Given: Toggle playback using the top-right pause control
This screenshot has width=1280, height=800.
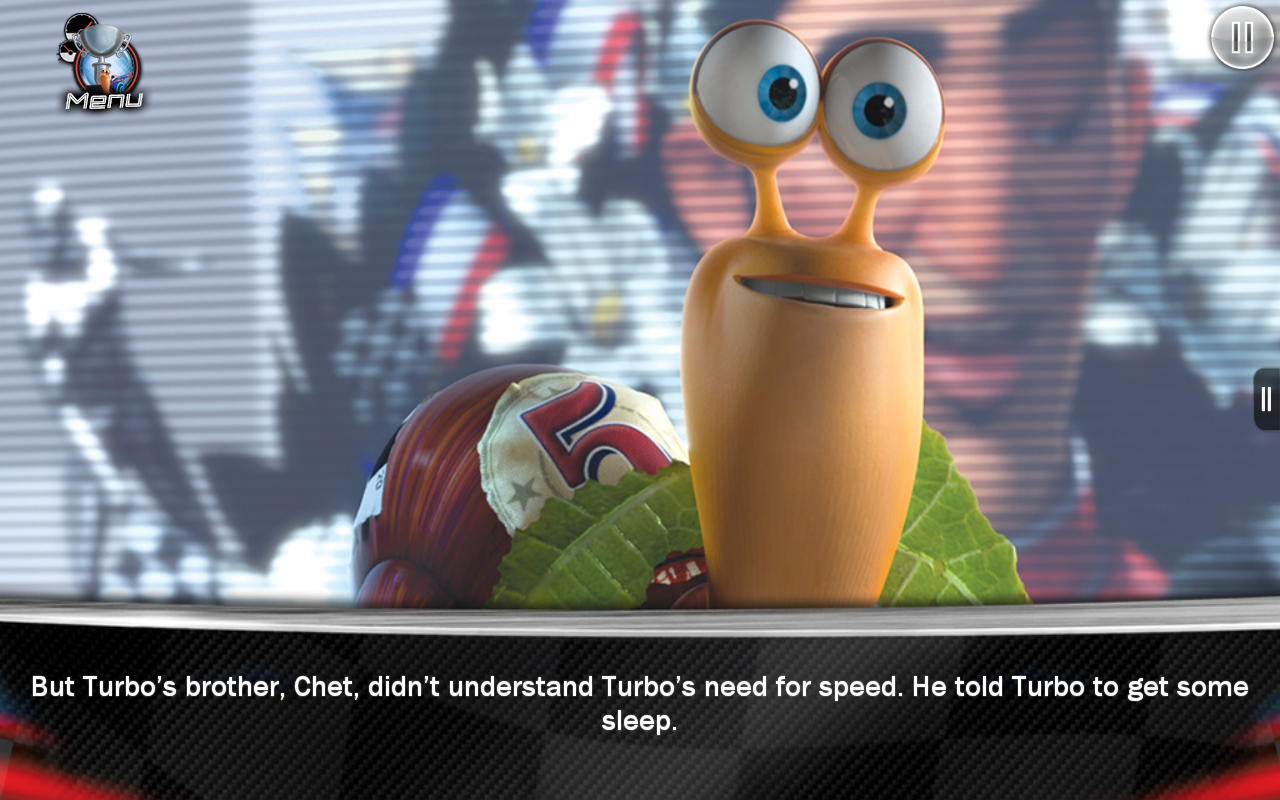Looking at the screenshot, I should [x=1240, y=39].
